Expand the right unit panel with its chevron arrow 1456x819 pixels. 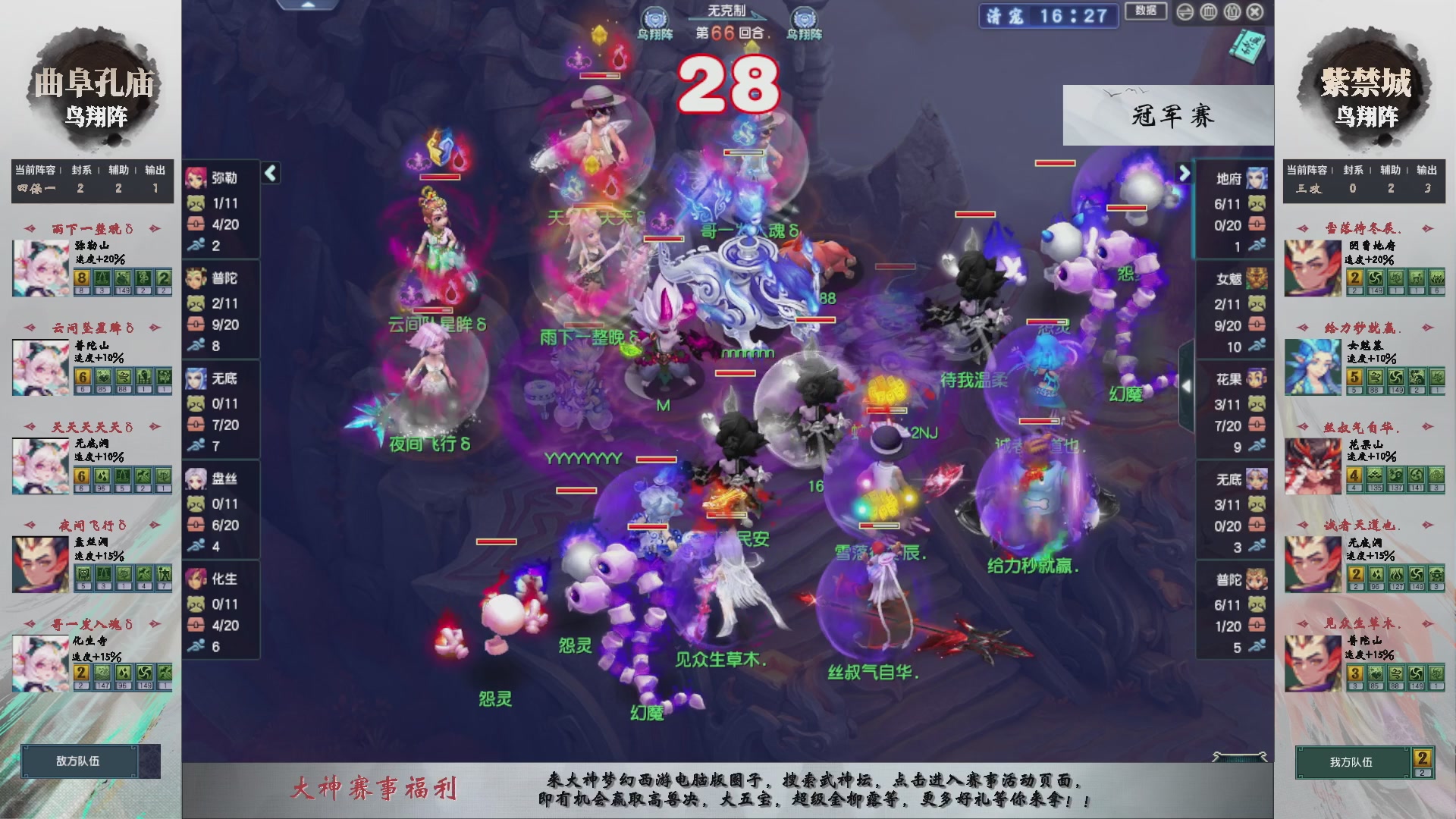pyautogui.click(x=1185, y=173)
